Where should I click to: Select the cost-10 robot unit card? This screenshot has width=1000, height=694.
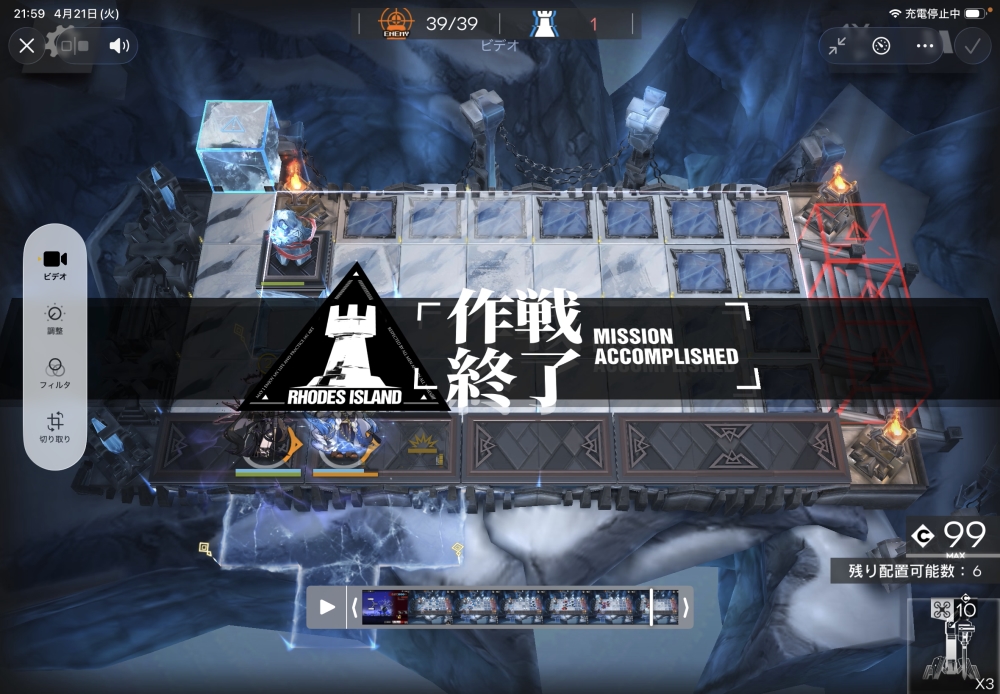pos(953,645)
